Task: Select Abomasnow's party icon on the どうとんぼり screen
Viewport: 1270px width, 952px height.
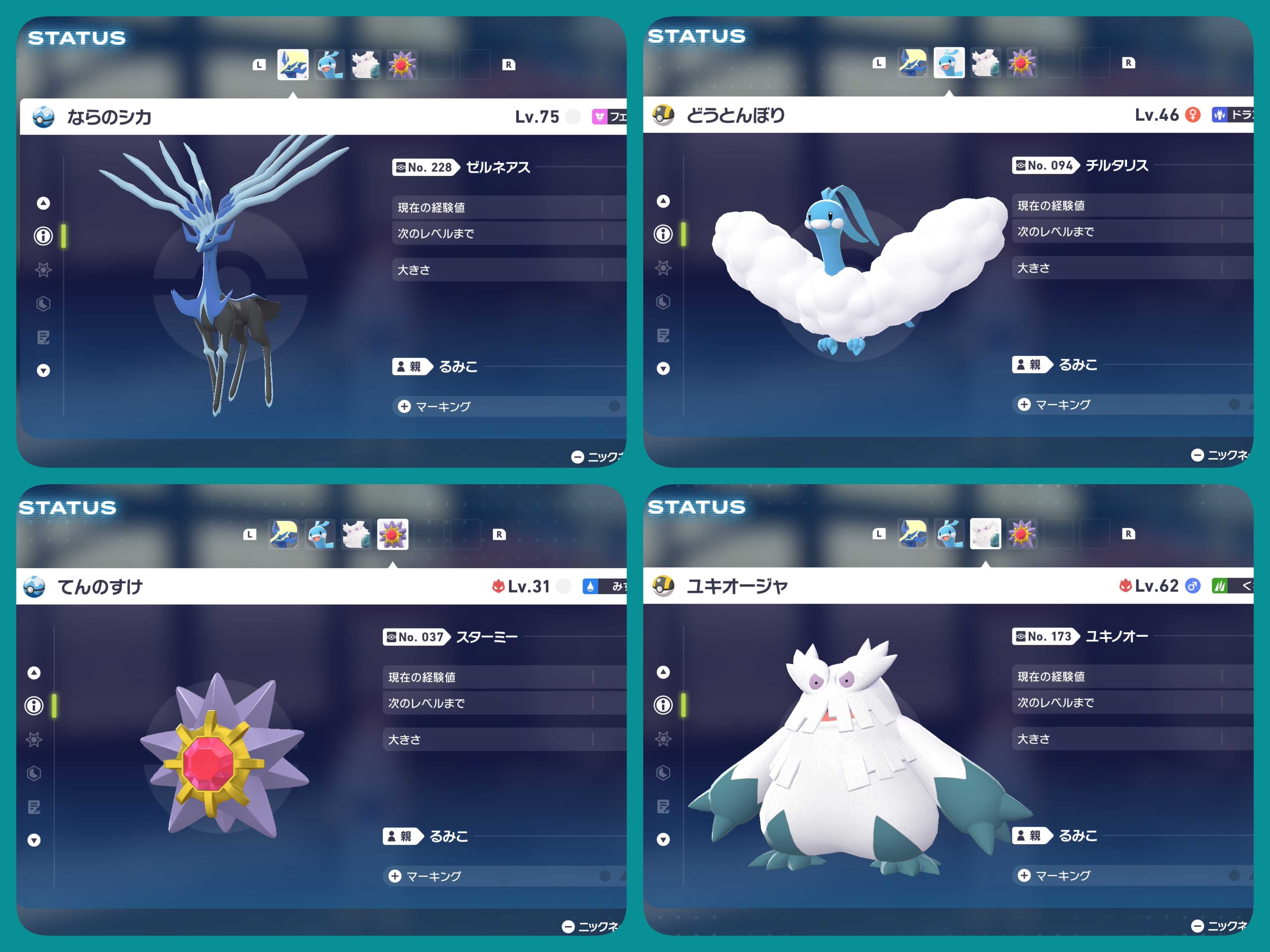Action: pos(986,63)
